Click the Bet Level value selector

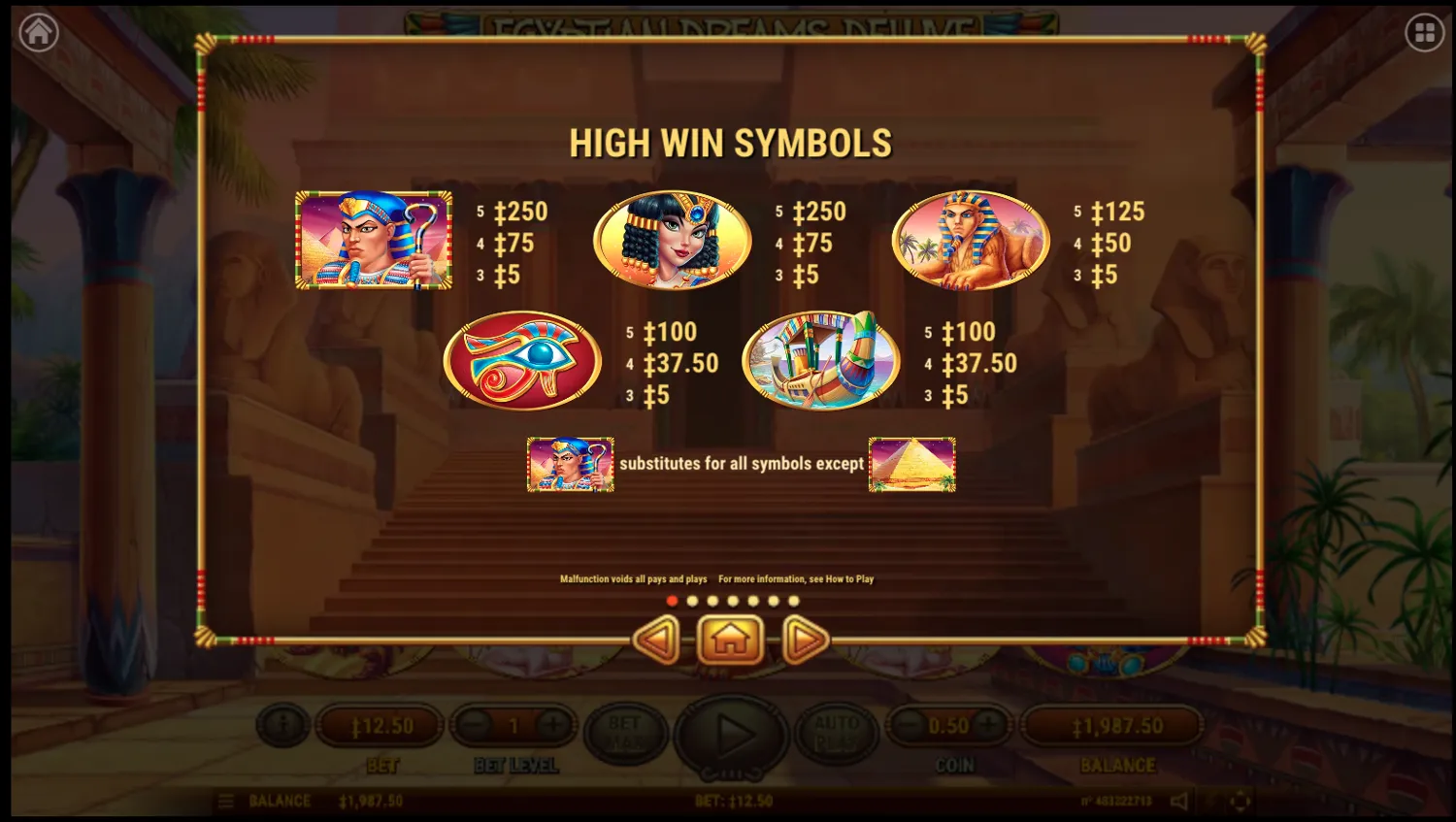[514, 725]
